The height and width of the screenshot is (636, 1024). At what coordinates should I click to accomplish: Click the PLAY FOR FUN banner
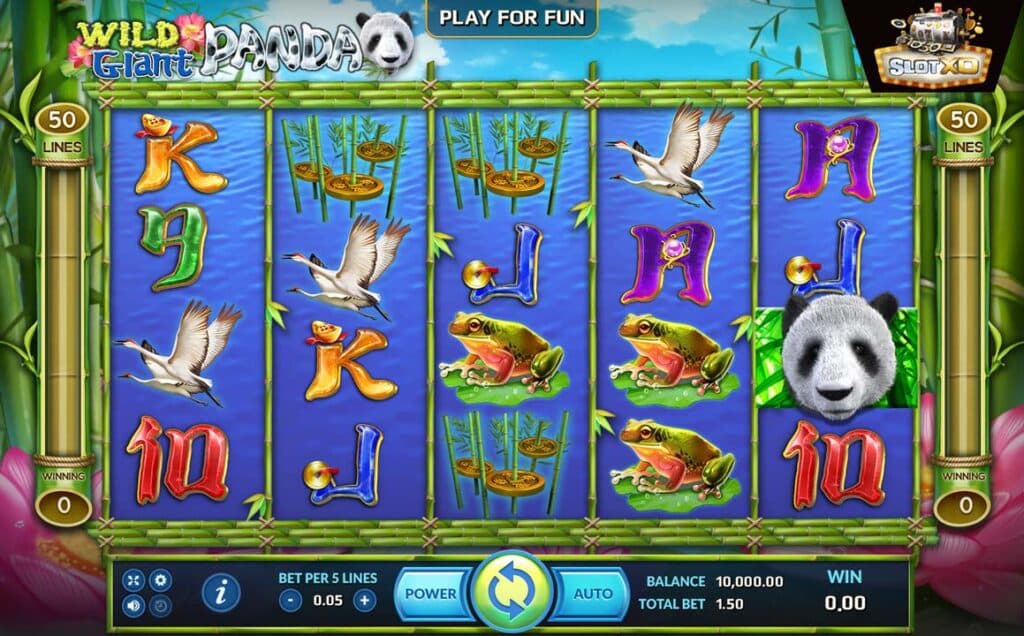click(x=511, y=17)
